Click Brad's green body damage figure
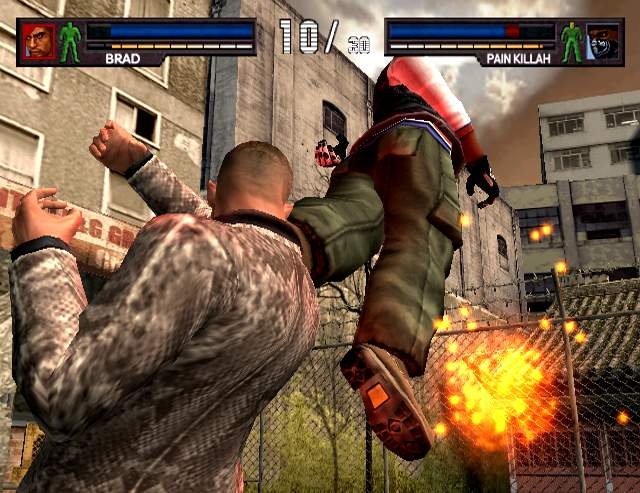The width and height of the screenshot is (640, 493). (69, 42)
